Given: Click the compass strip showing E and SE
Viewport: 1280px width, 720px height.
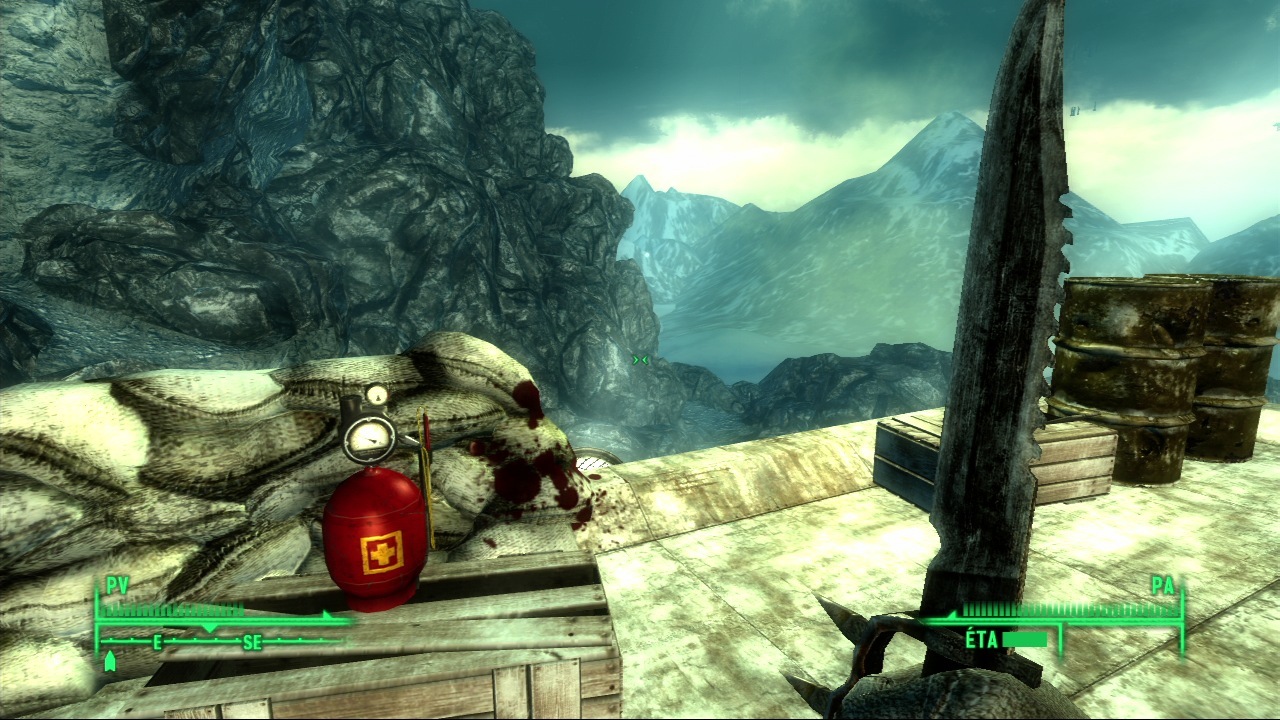Looking at the screenshot, I should (x=215, y=642).
